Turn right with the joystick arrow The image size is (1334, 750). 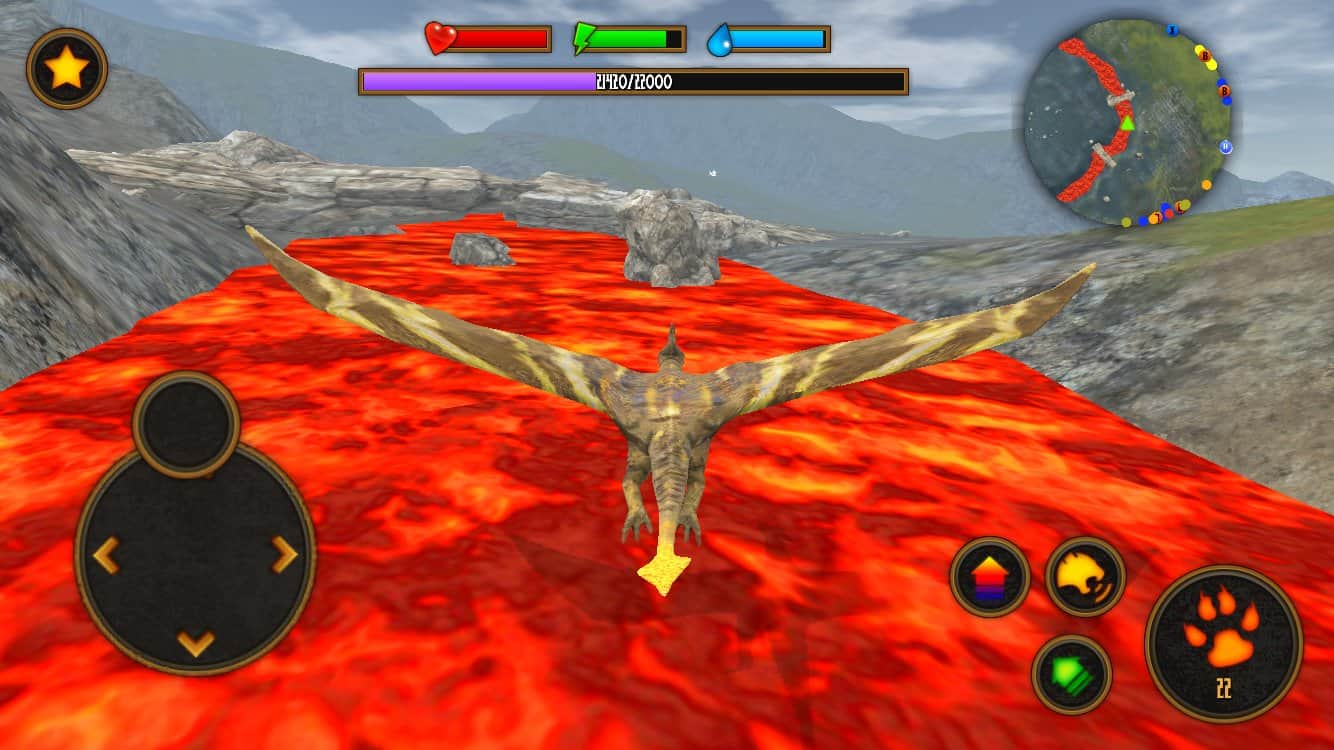click(285, 554)
